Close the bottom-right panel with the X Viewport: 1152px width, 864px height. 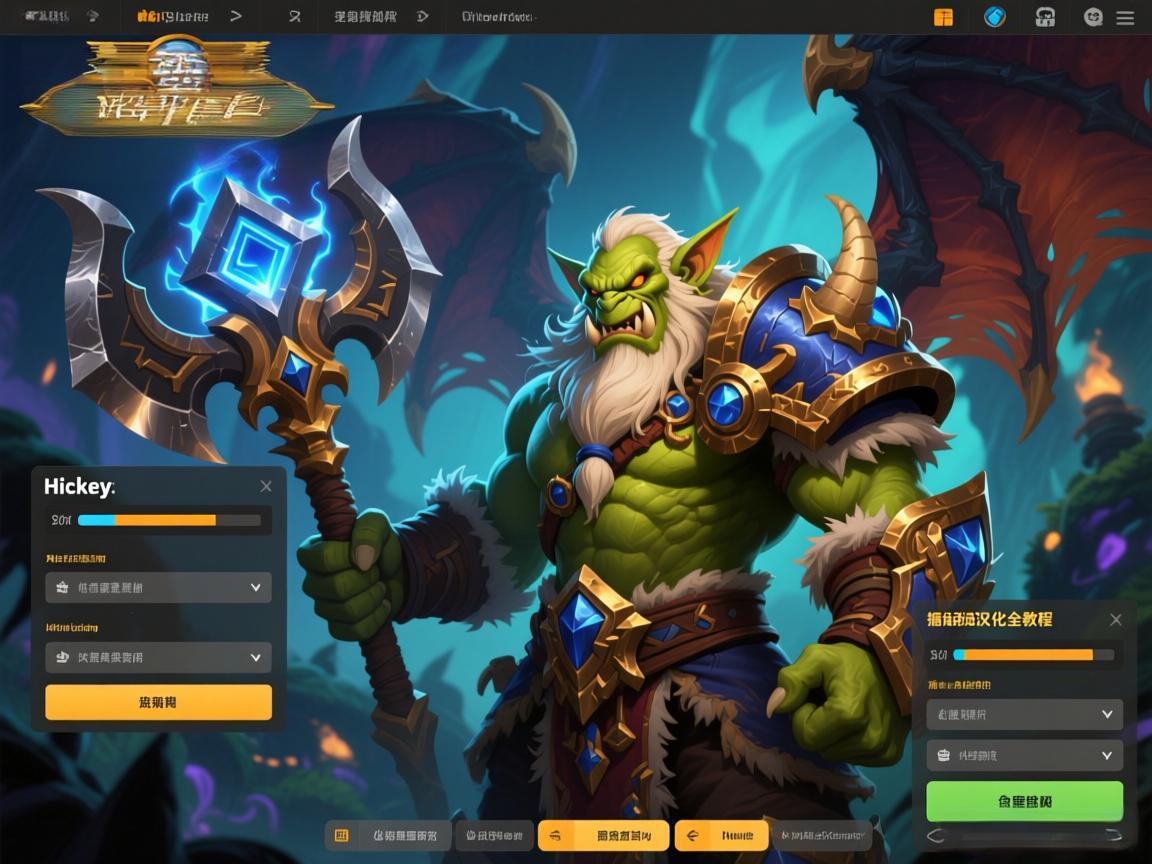(1116, 620)
